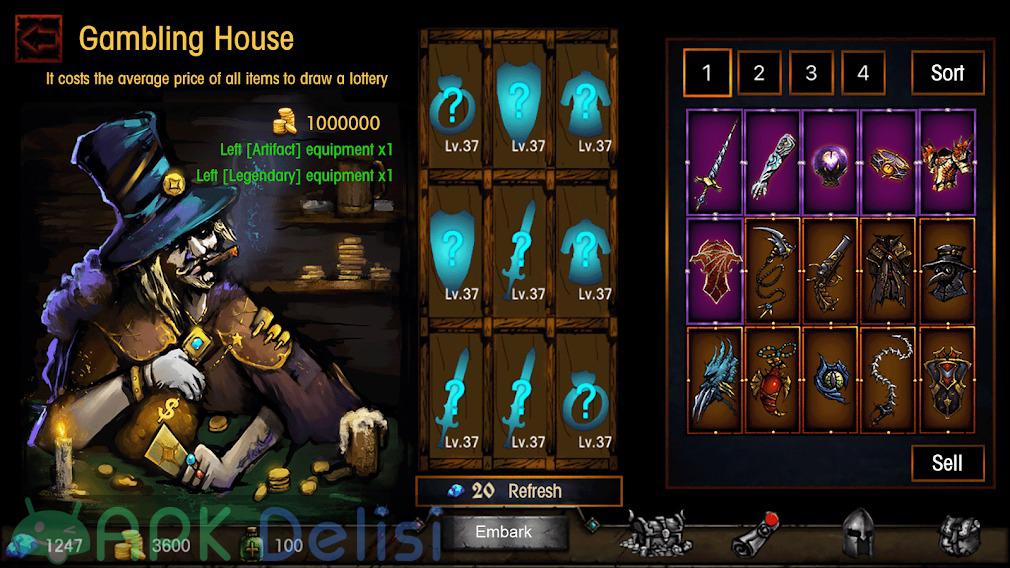Pick the gold ring item
The image size is (1010, 568).
889,162
